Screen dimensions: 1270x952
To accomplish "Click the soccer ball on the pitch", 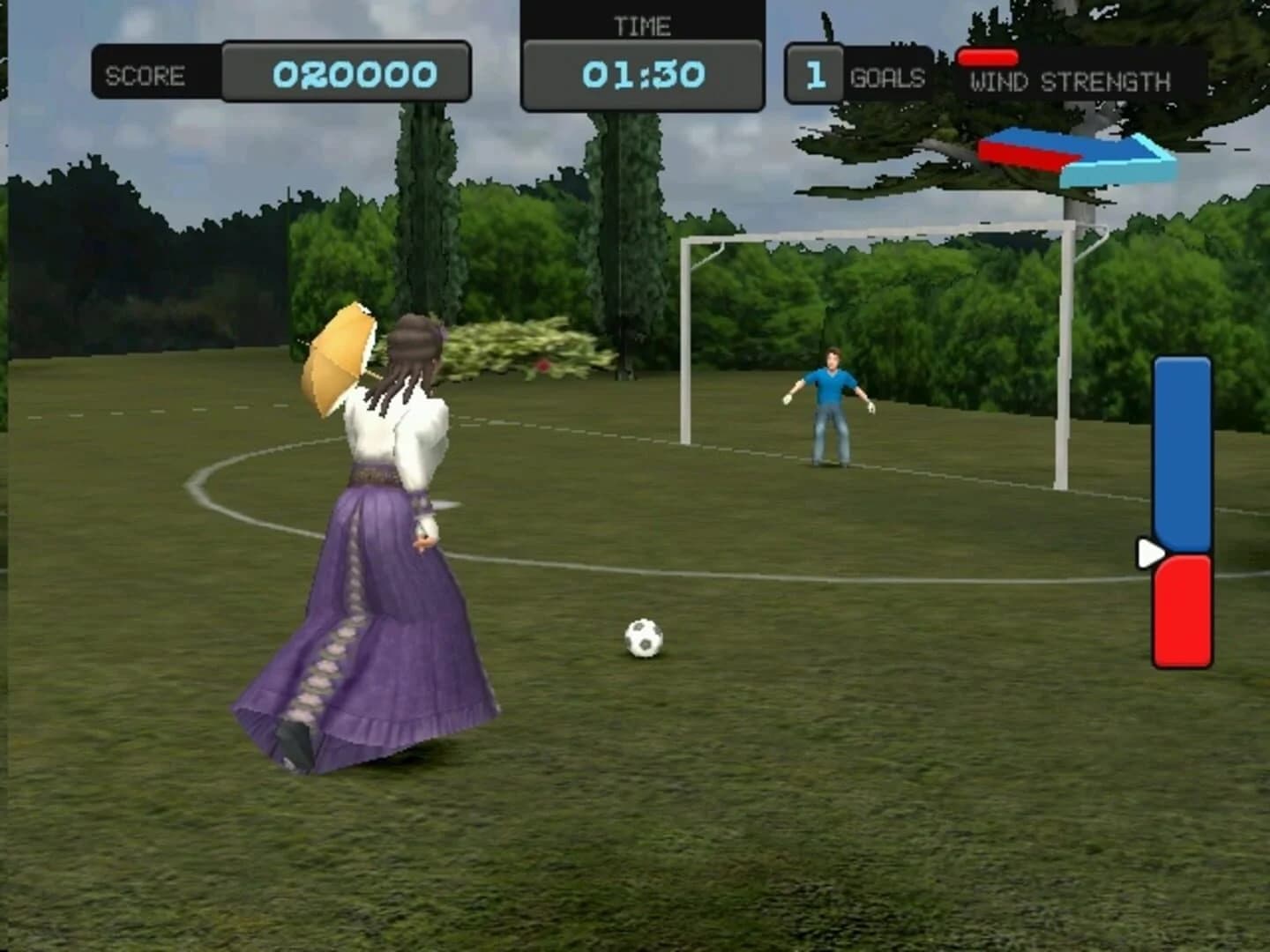I will (644, 639).
